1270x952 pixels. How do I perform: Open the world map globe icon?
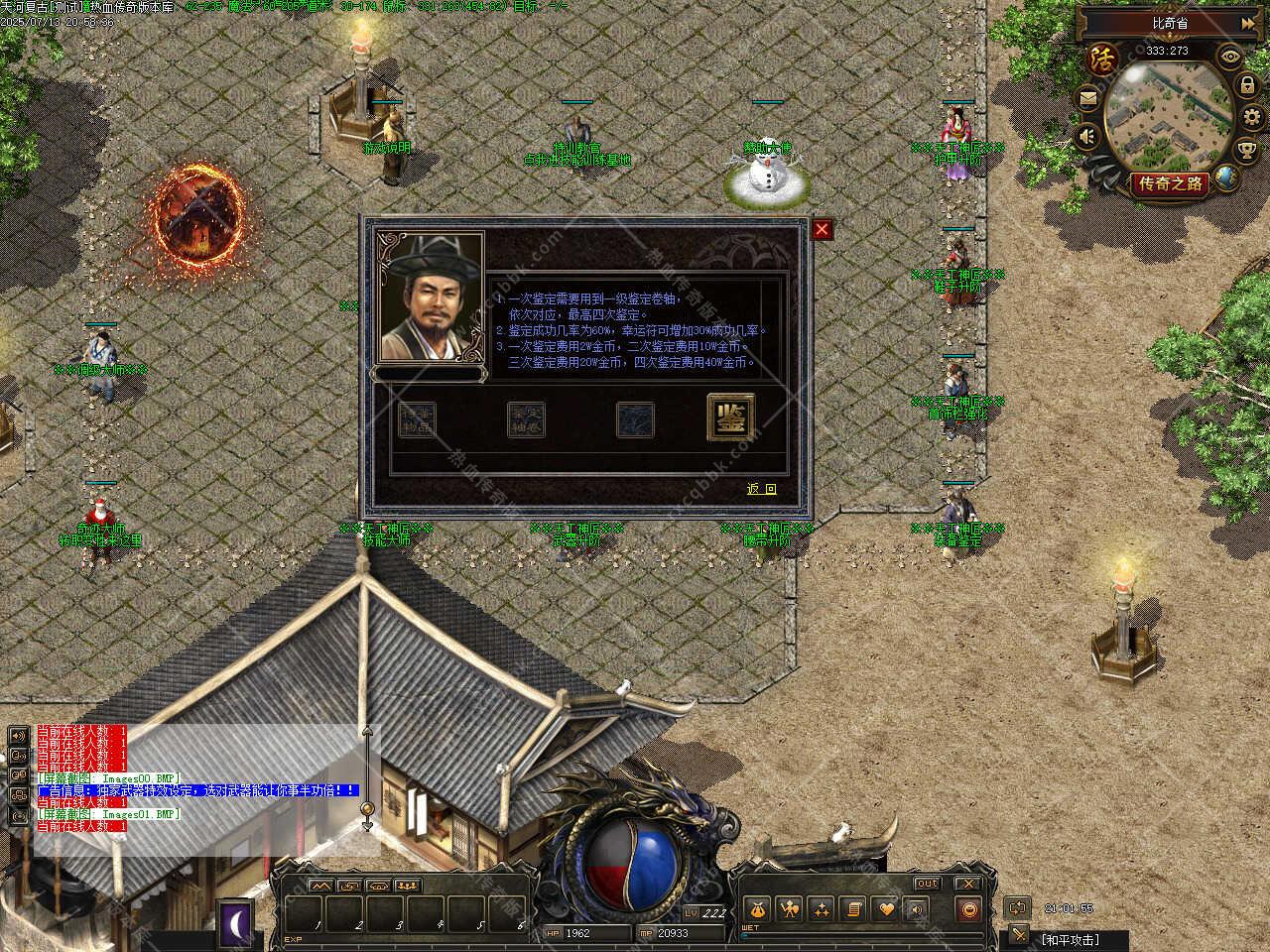coord(1226,178)
